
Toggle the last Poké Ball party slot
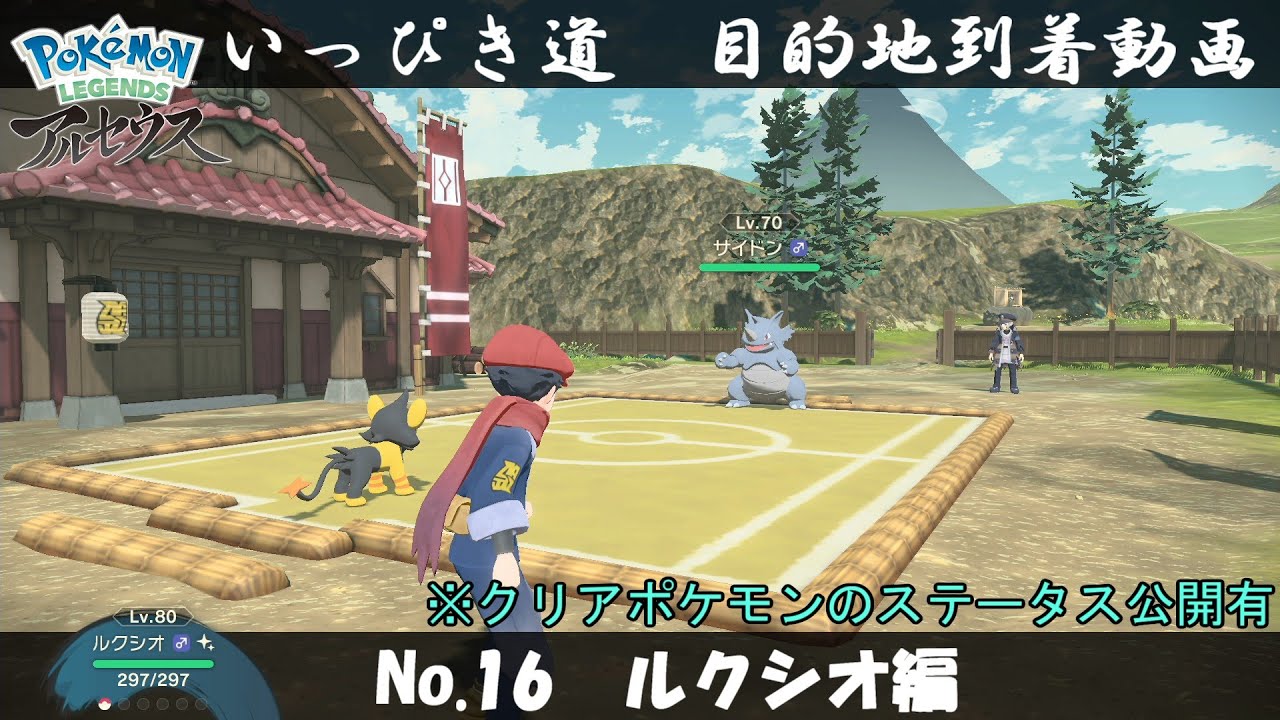coord(200,706)
